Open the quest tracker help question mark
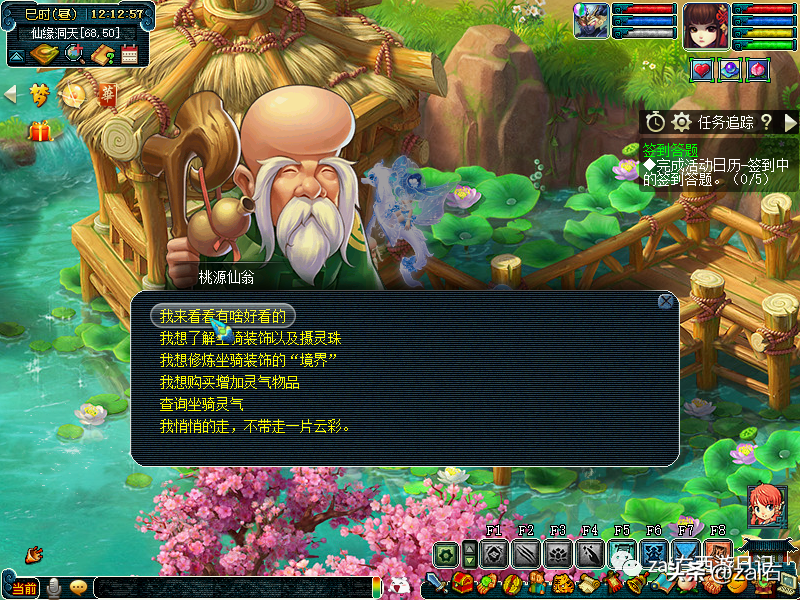 pyautogui.click(x=766, y=122)
